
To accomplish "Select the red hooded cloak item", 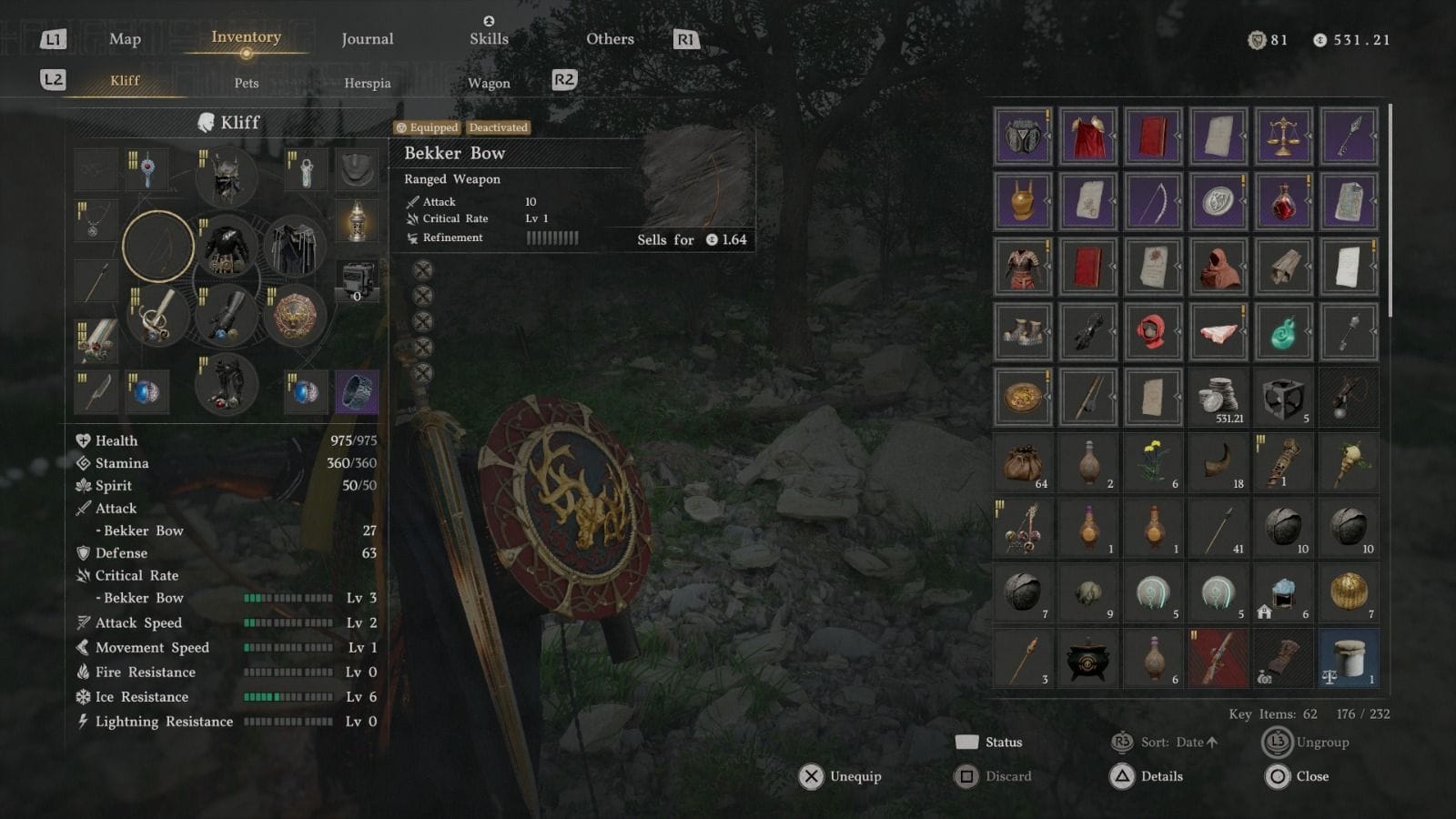I will 1218,267.
